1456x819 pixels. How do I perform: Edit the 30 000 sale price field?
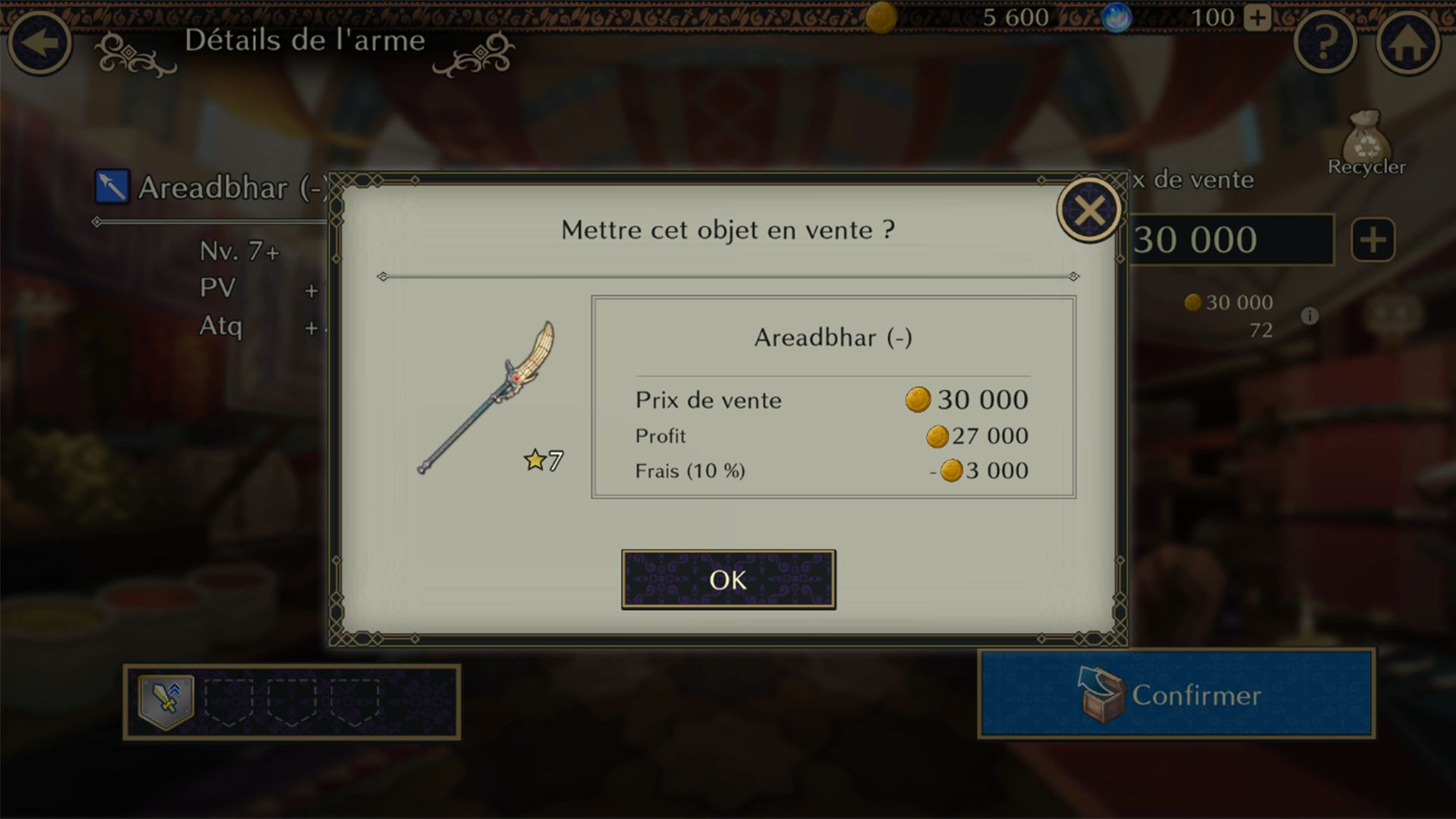(x=1230, y=240)
